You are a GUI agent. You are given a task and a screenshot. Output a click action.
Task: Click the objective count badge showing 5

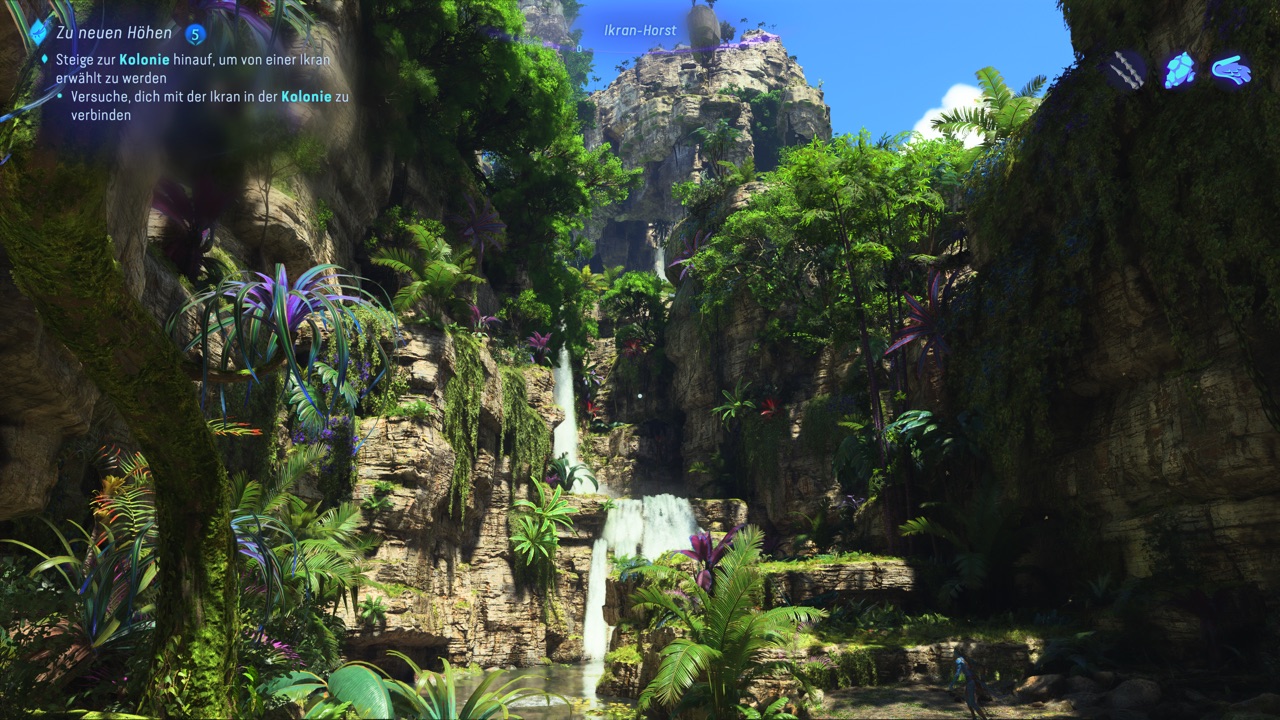pyautogui.click(x=195, y=32)
